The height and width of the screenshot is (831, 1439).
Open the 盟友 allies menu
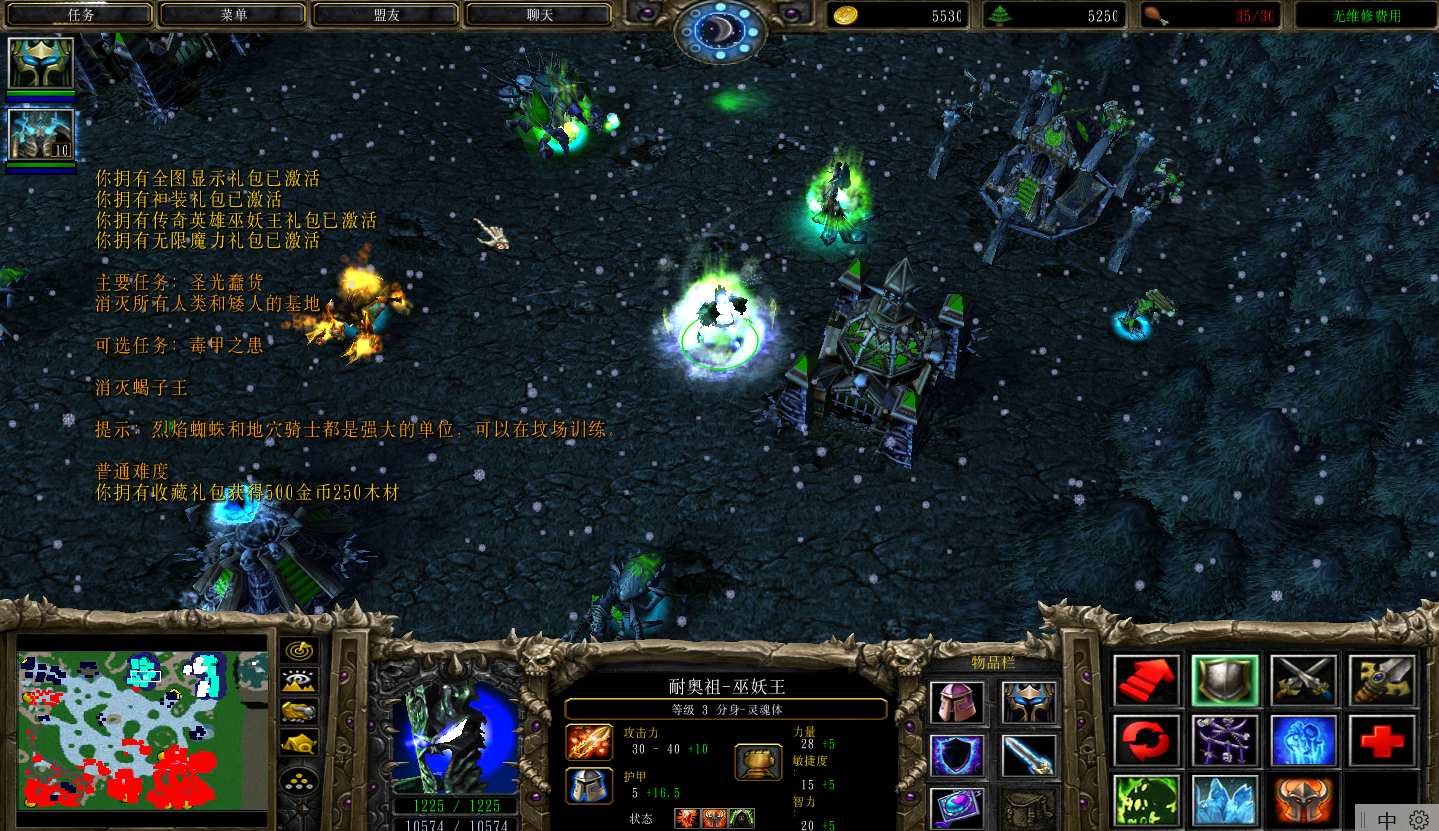coord(386,15)
